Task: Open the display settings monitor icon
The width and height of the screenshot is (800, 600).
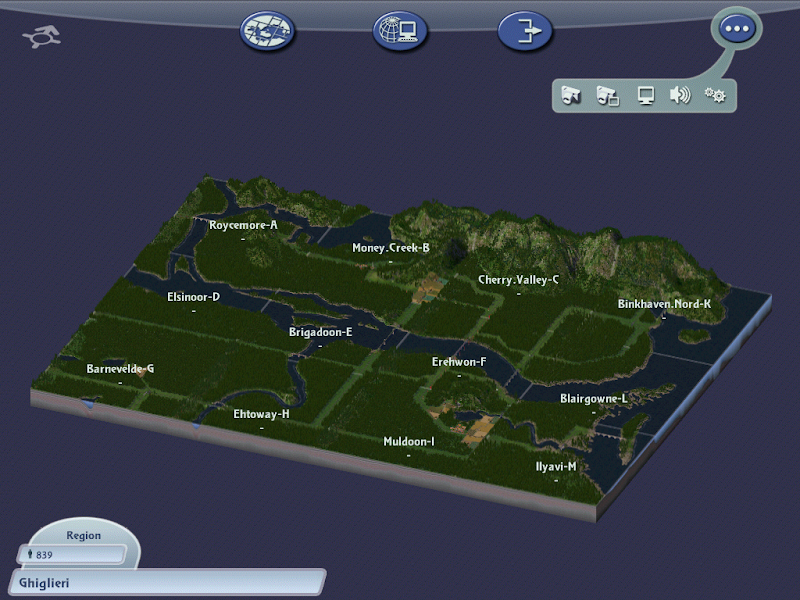Action: tap(646, 95)
